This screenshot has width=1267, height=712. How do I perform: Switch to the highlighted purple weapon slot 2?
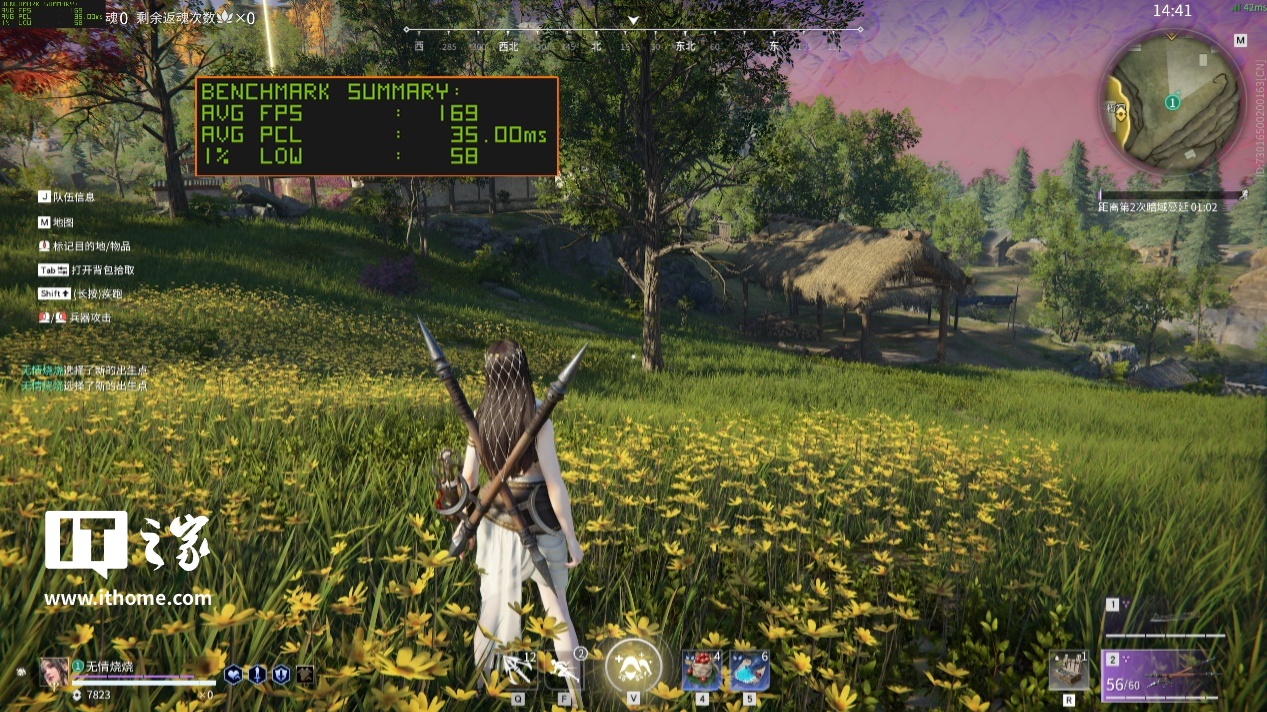1164,674
